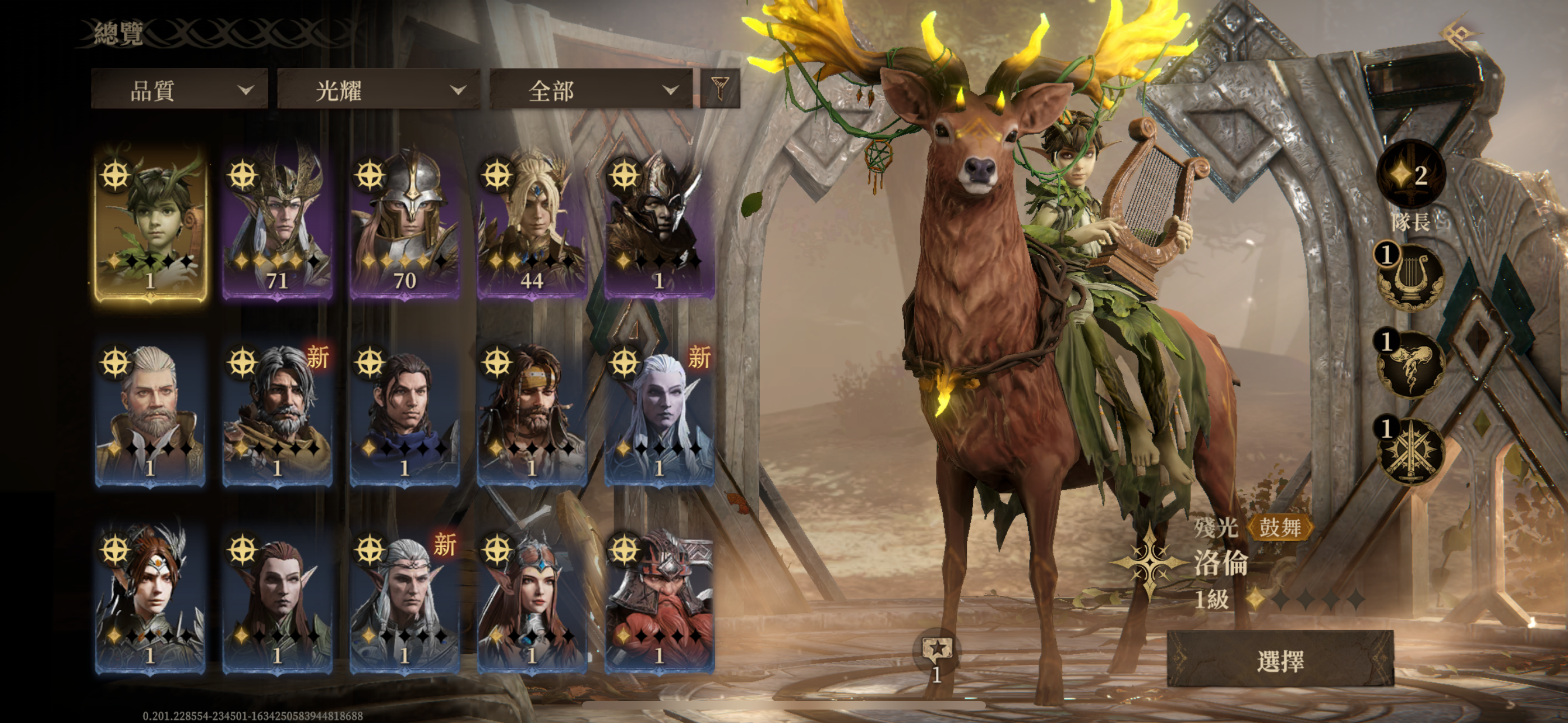Click the funnel filter button
Screen dimensions: 1568x723
point(720,89)
